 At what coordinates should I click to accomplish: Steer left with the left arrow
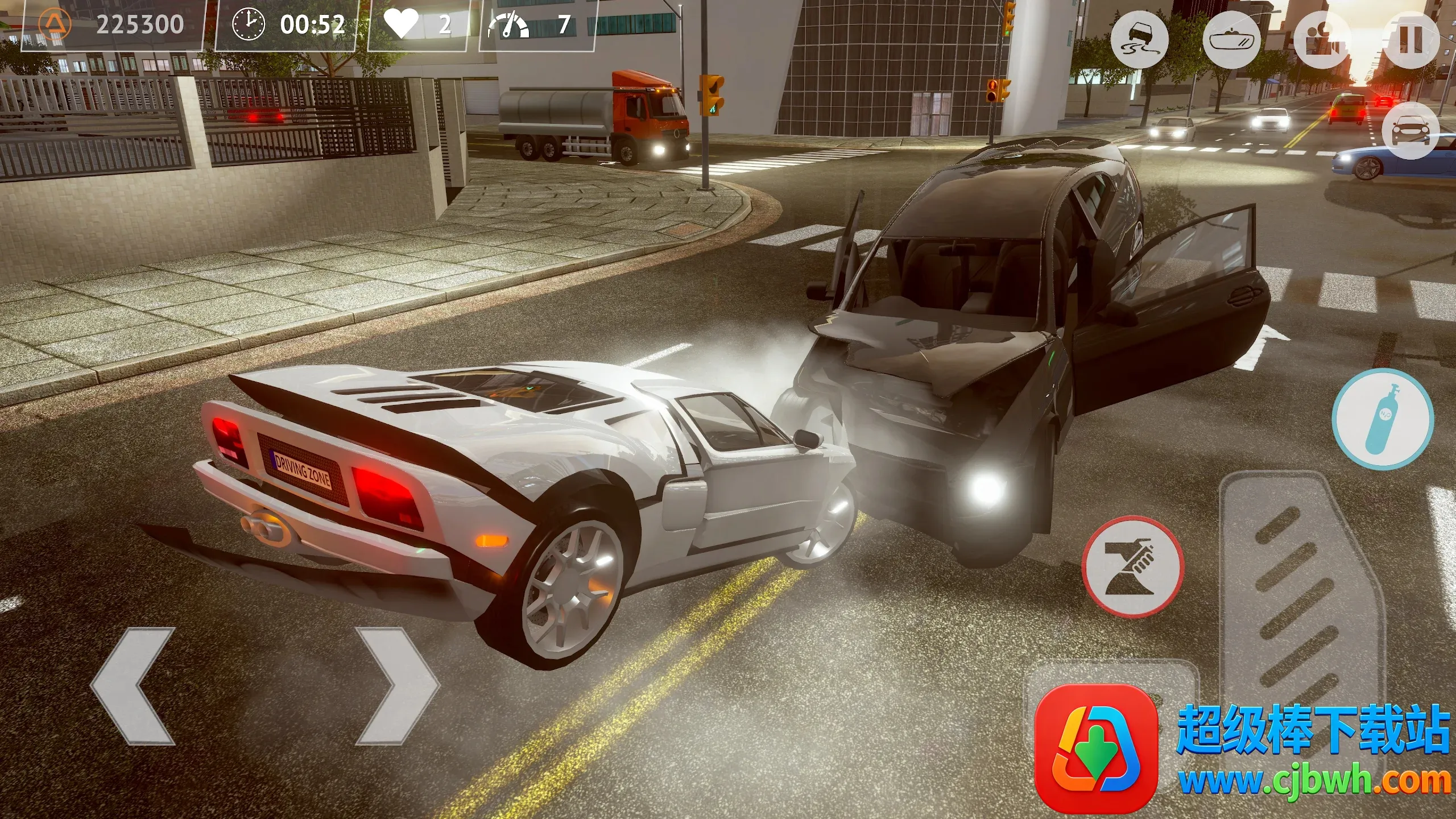click(x=134, y=686)
